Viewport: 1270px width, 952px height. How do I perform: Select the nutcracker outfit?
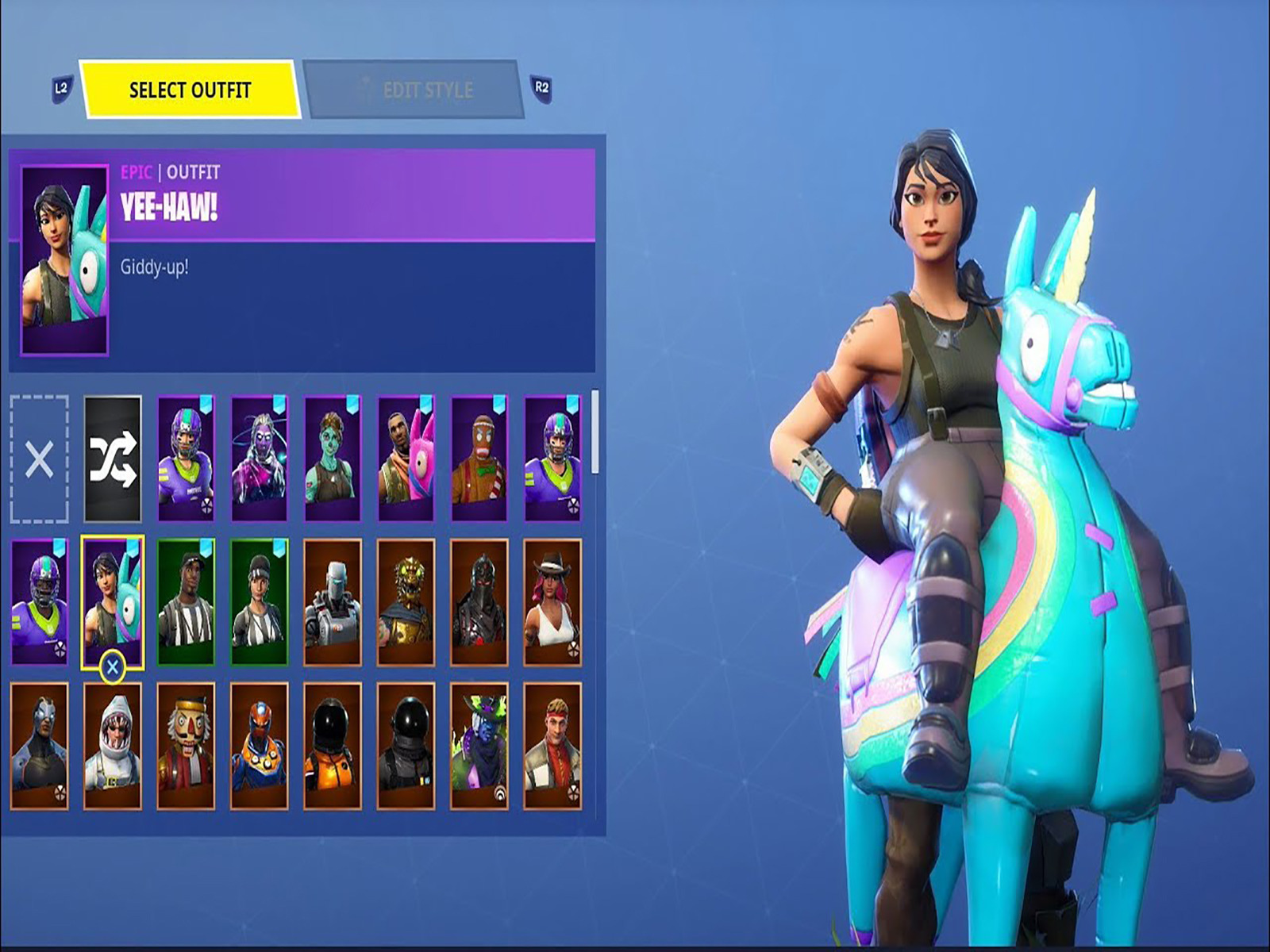(x=186, y=746)
